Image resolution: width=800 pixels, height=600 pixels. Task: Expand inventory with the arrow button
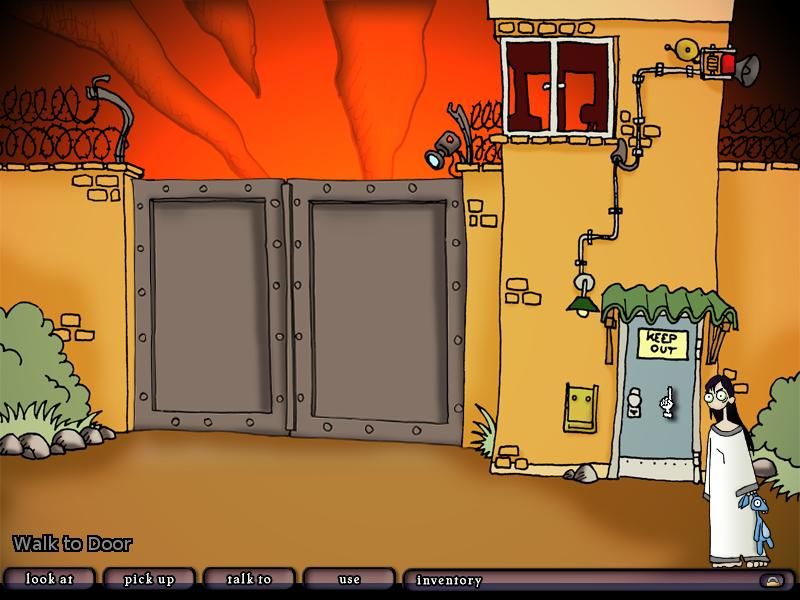coord(772,580)
